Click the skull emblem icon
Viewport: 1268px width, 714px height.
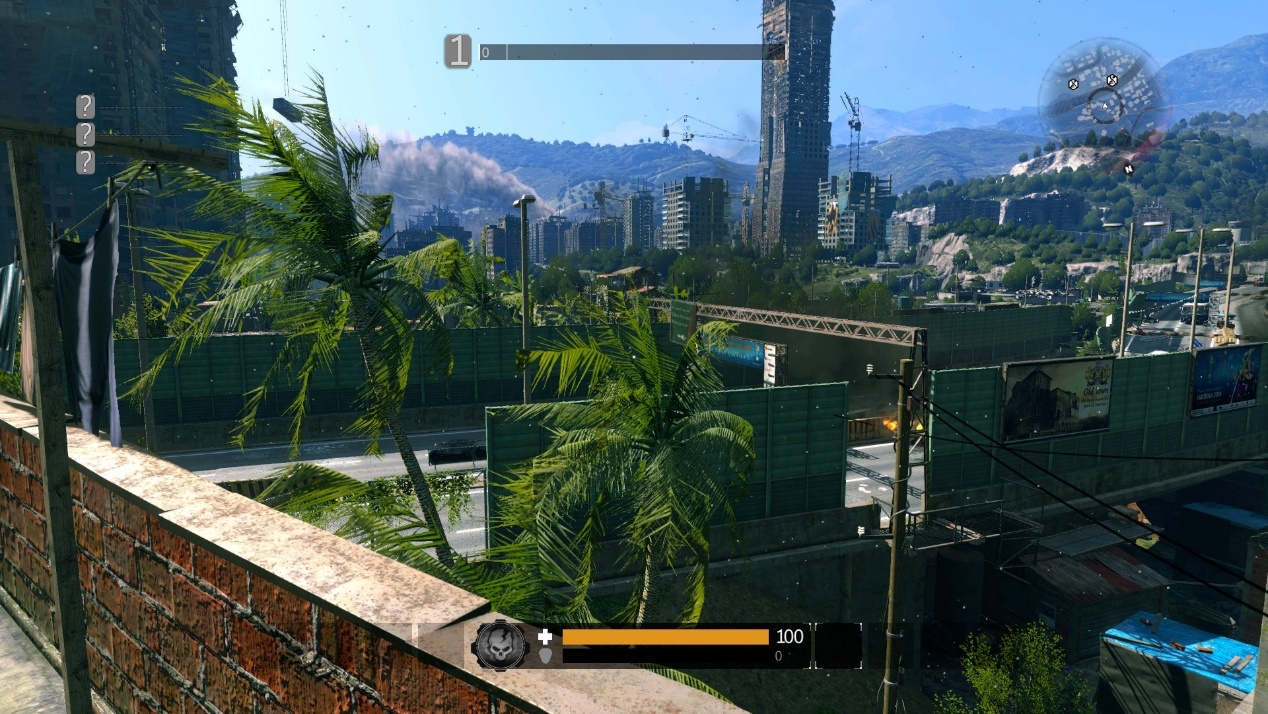(x=500, y=645)
